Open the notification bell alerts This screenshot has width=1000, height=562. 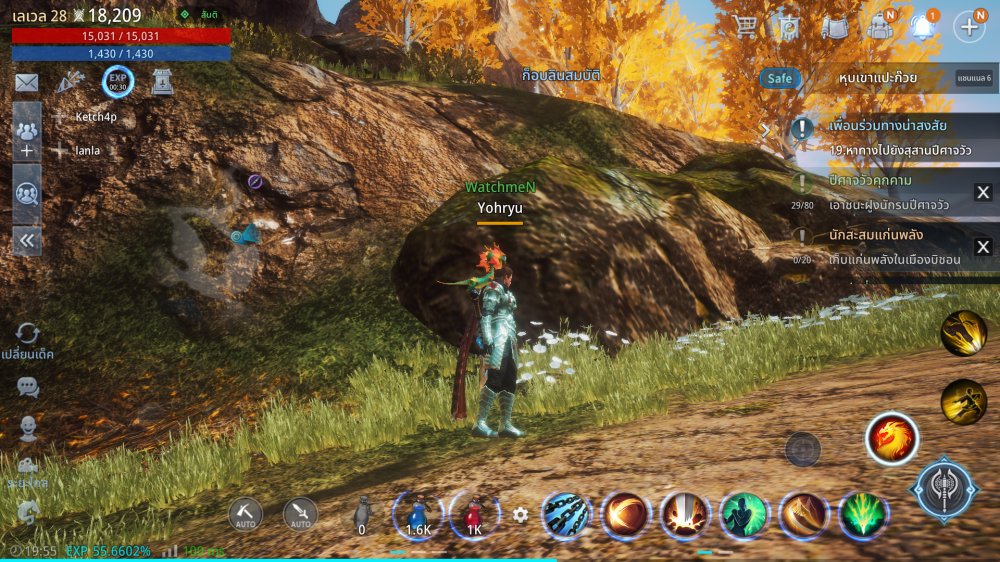[924, 27]
